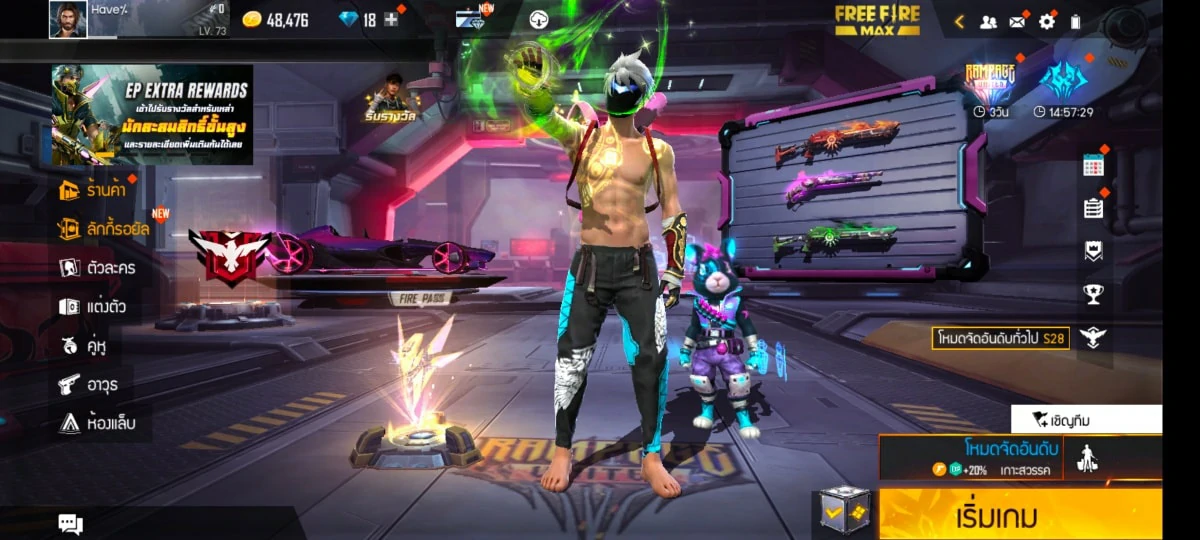The height and width of the screenshot is (540, 1200).
Task: Open the player profile avatar
Action: [68, 20]
